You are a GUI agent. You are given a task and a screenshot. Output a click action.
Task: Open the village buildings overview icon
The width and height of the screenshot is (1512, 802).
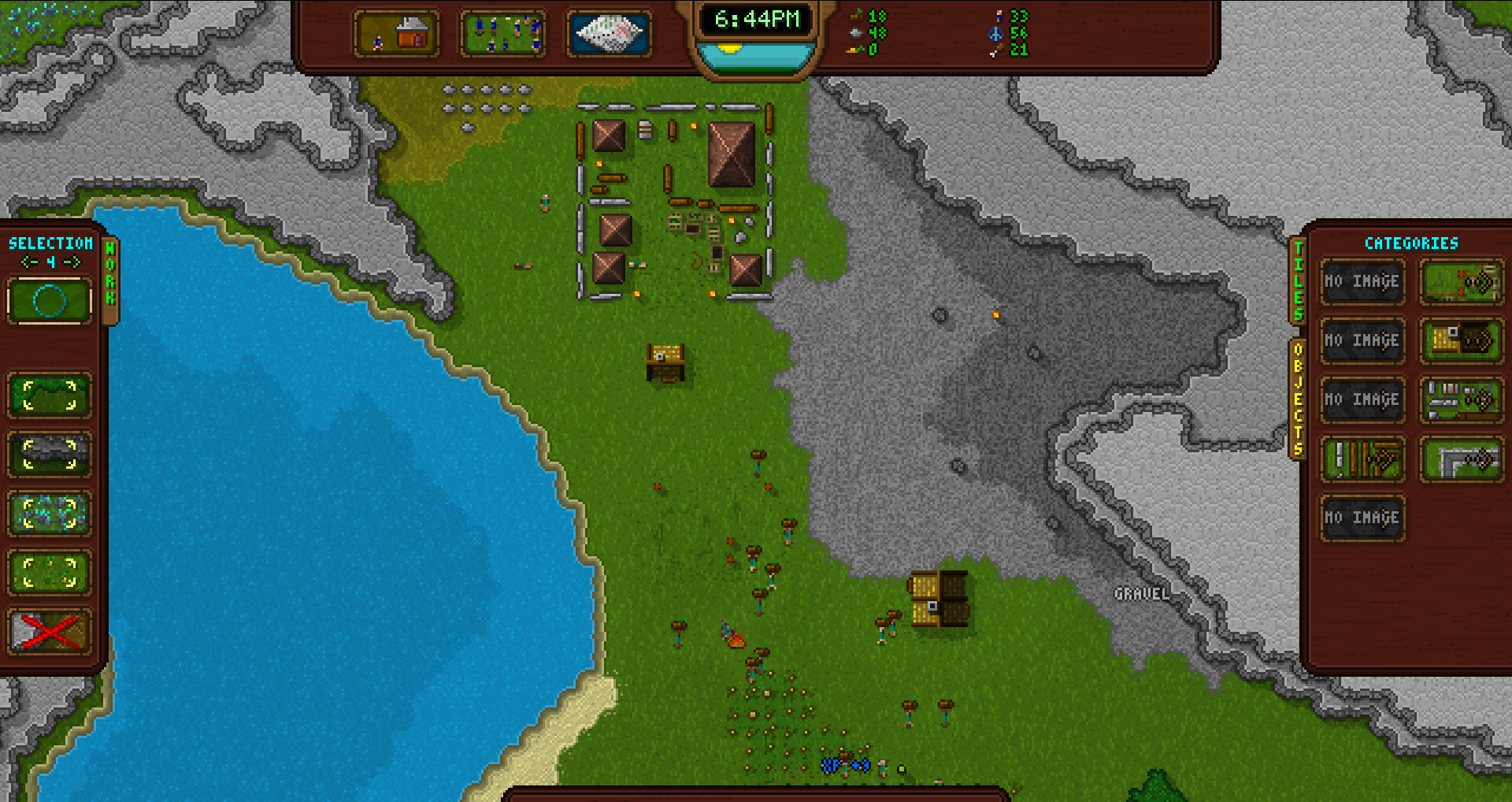point(398,35)
